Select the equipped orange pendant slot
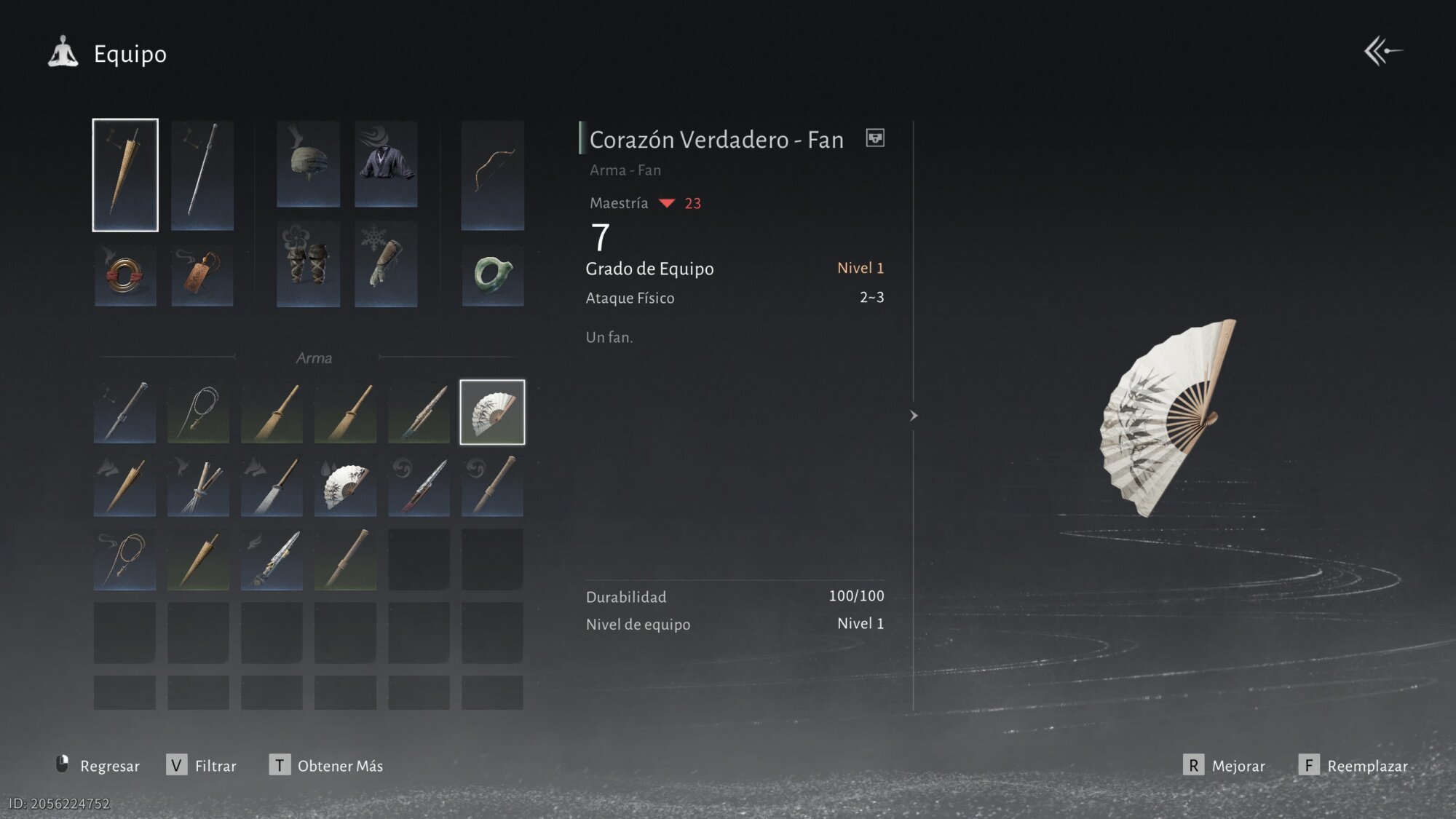This screenshot has height=819, width=1456. tap(202, 276)
